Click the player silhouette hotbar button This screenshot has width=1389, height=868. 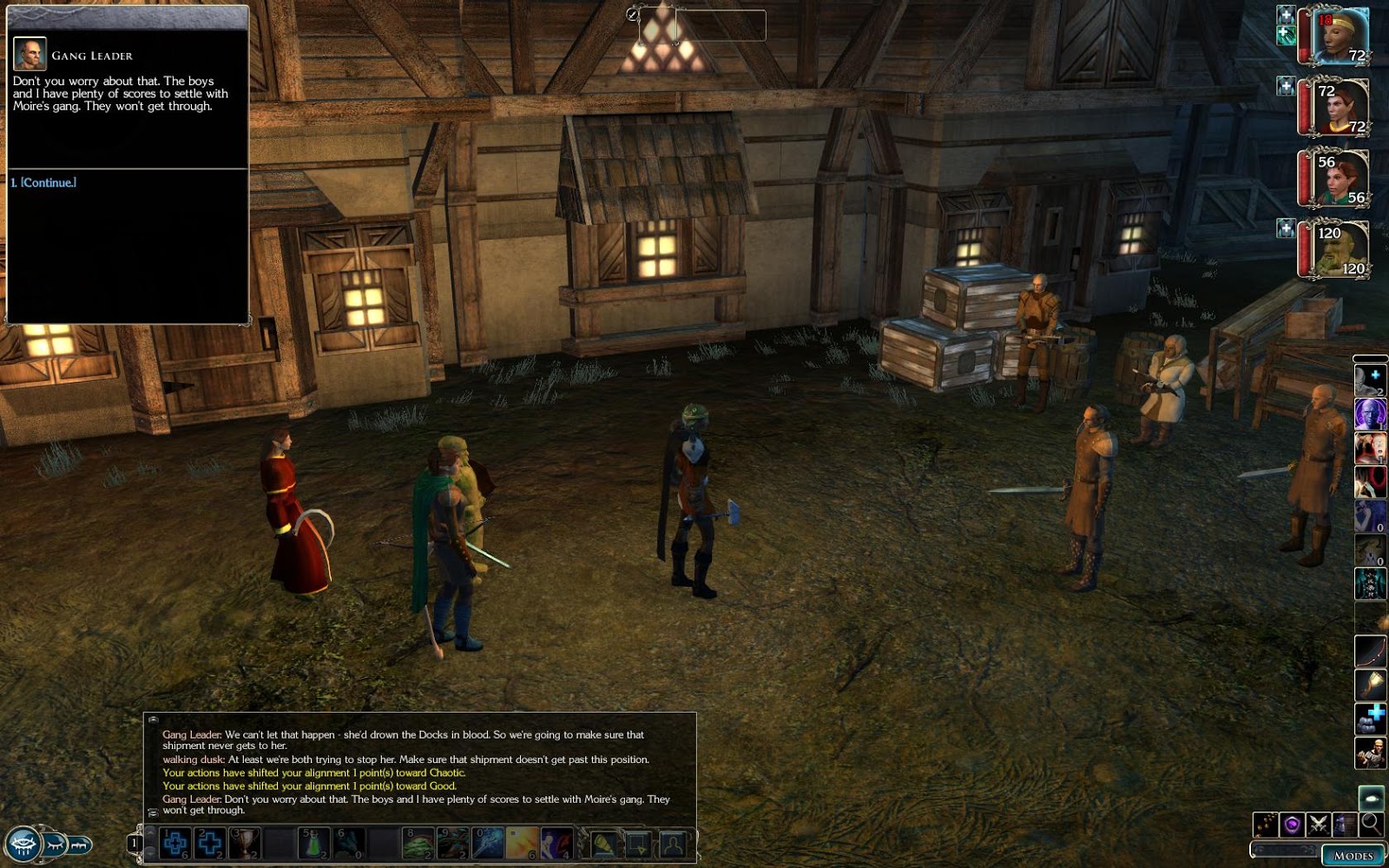673,843
